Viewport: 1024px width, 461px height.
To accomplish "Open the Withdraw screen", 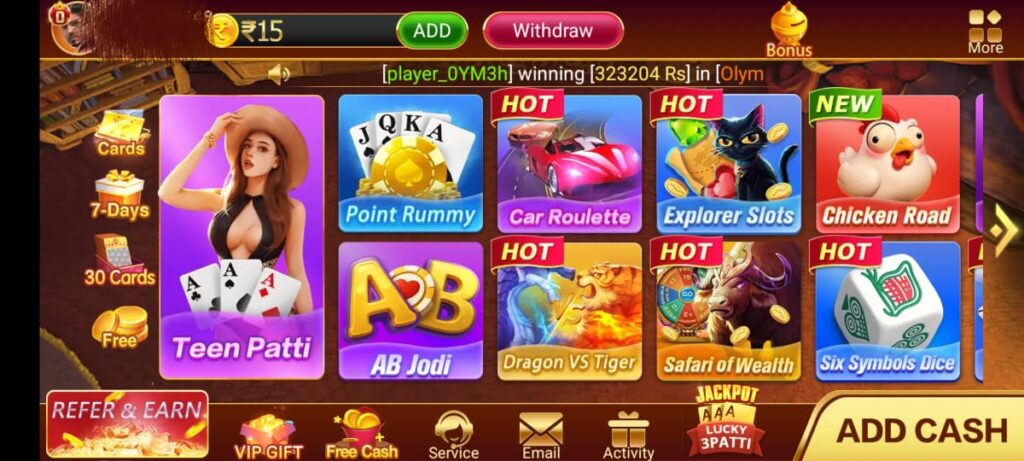I will click(x=553, y=31).
